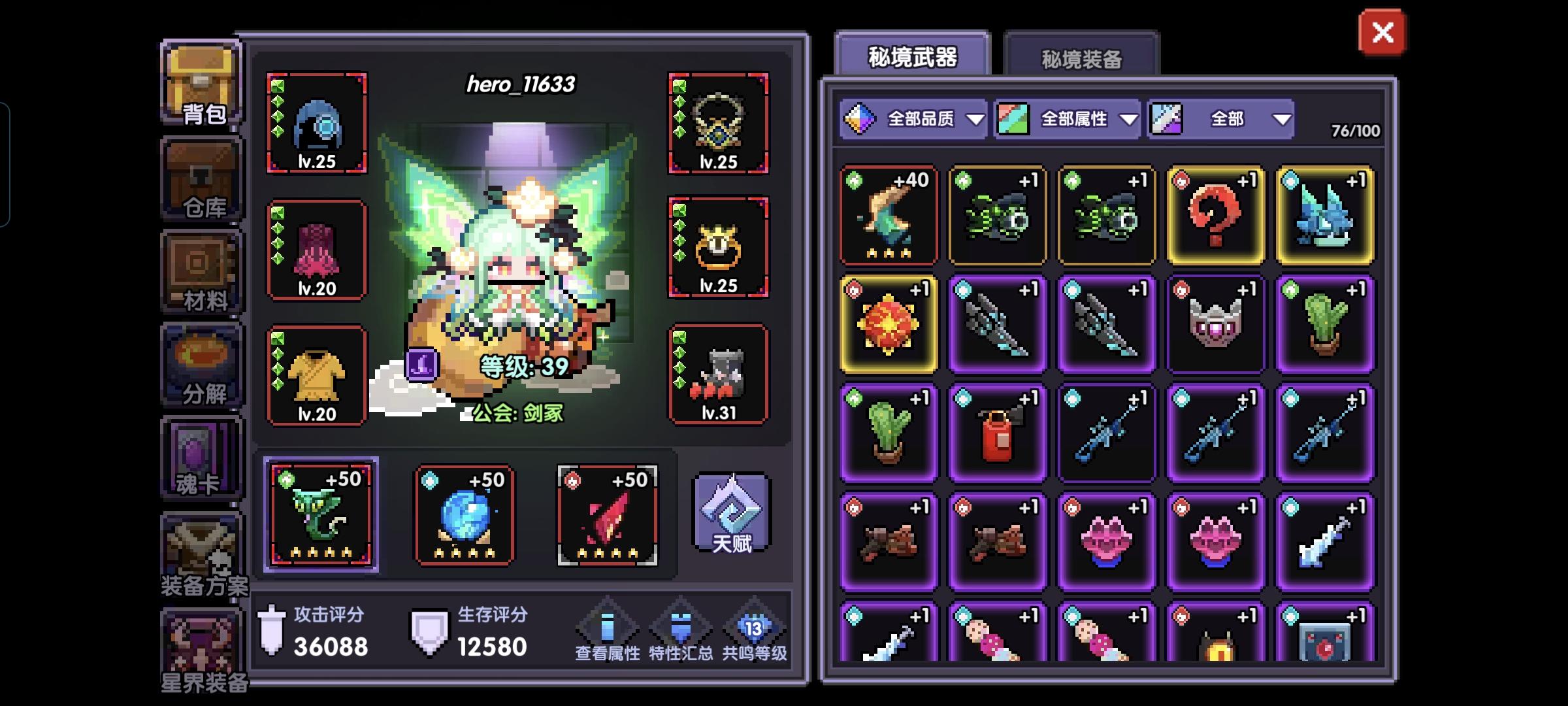Screen dimensions: 1568x706
Task: Select the +40 weapon in the inventory grid
Action: 889,216
